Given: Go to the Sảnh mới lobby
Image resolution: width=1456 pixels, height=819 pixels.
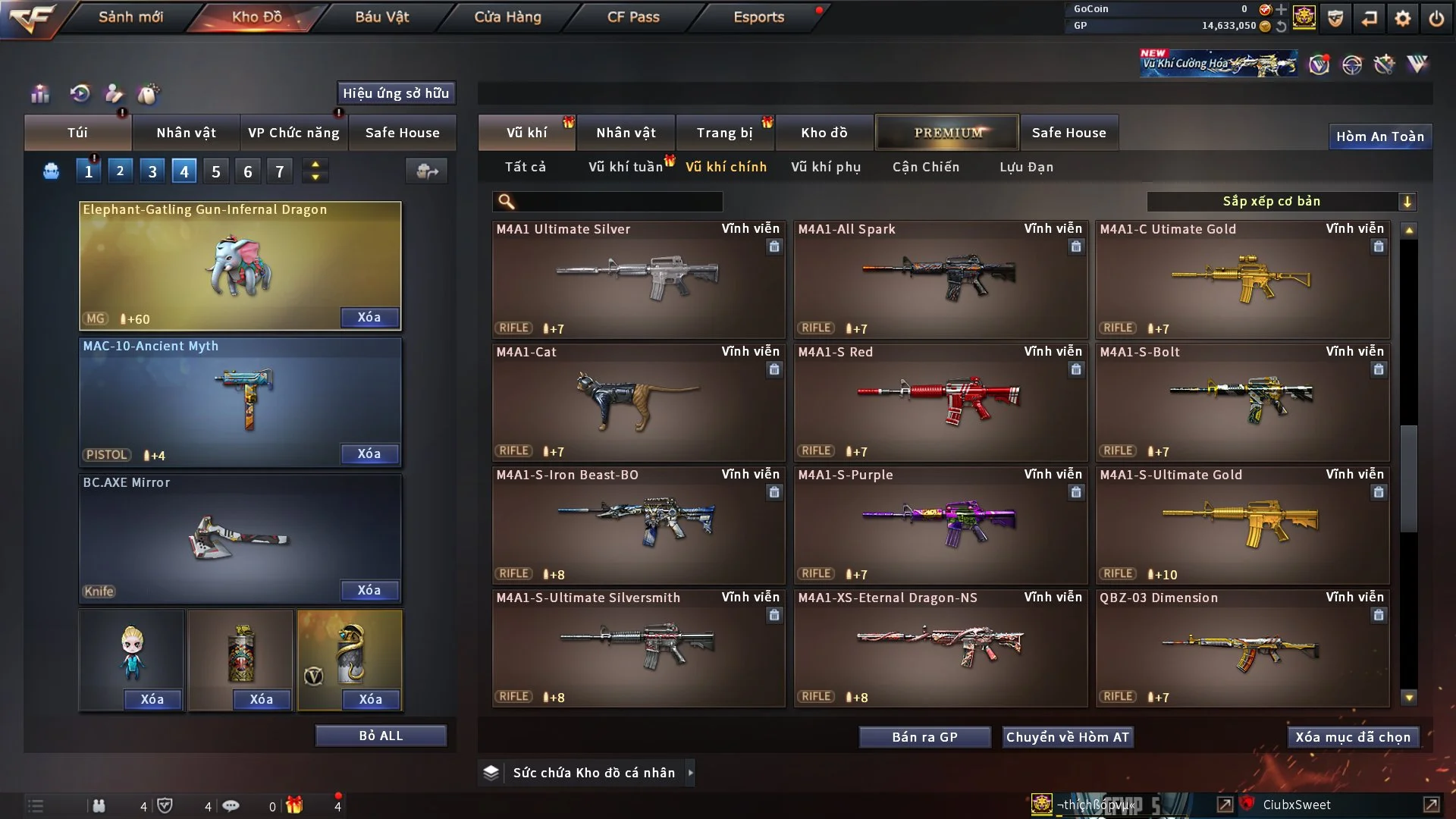Looking at the screenshot, I should [130, 17].
